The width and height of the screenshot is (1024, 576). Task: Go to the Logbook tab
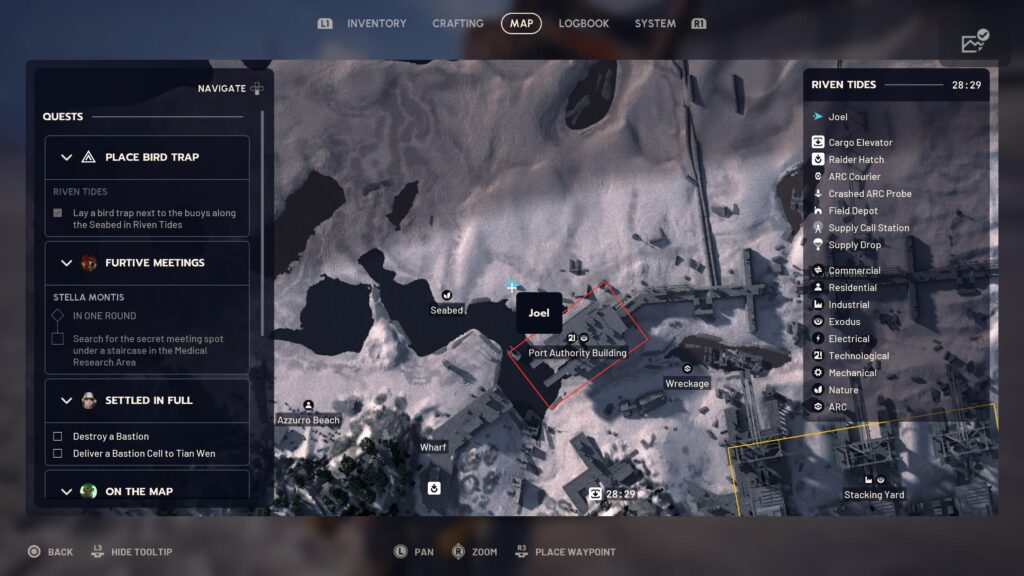click(584, 23)
